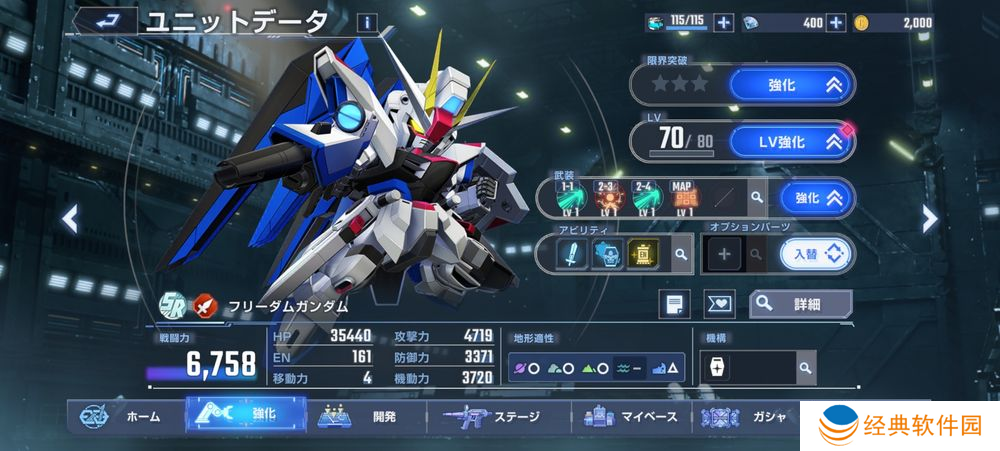Switch to the previous unit with left arrow

click(x=70, y=218)
